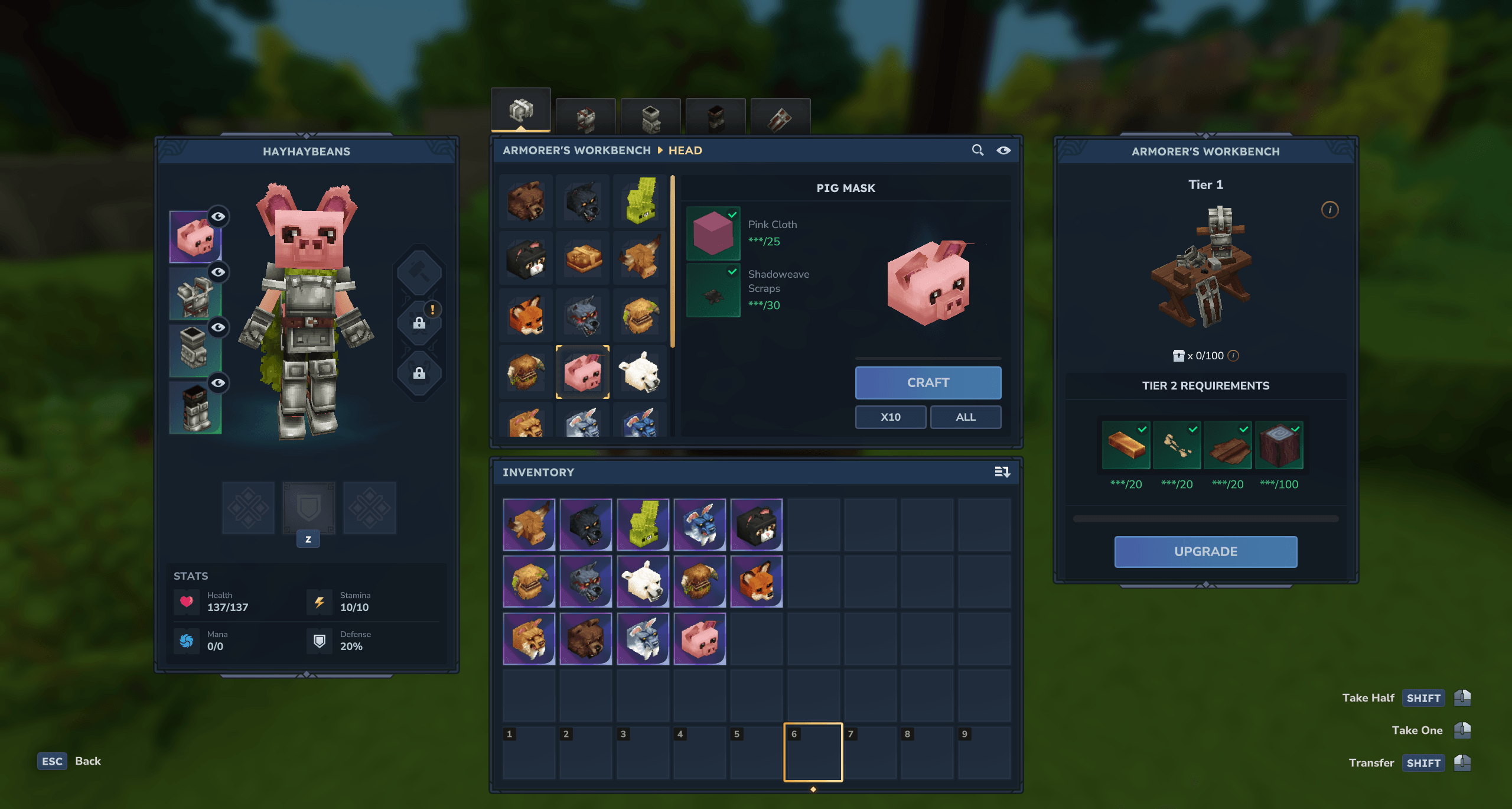Toggle head armor visibility eye
The image size is (1512, 809).
coord(219,216)
